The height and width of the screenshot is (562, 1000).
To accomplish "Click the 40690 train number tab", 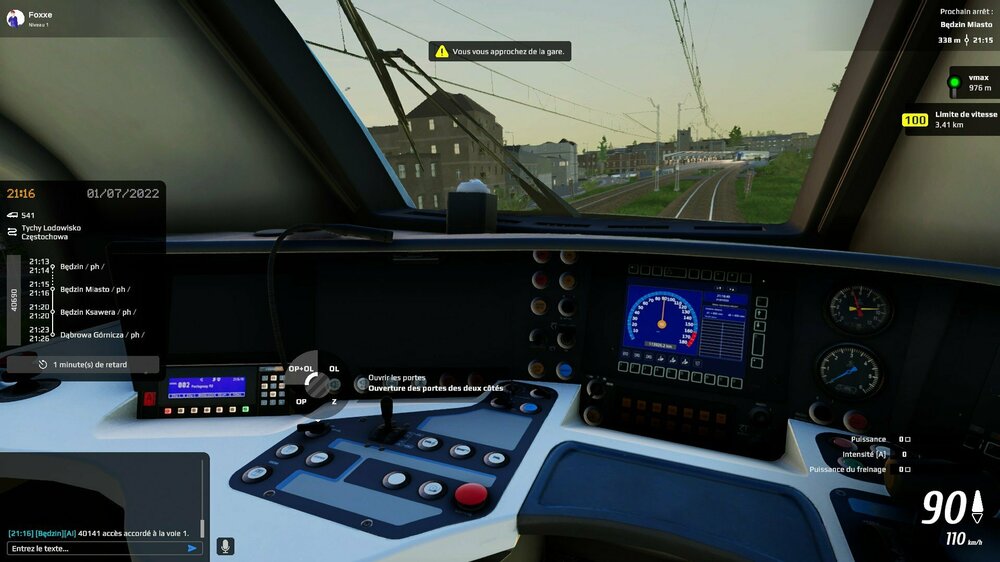I will coord(14,298).
